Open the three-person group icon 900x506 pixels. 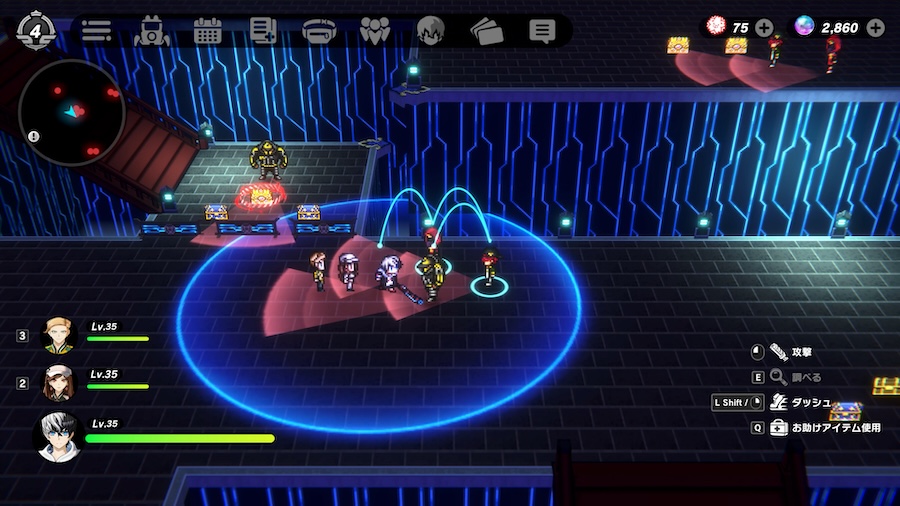pyautogui.click(x=374, y=30)
